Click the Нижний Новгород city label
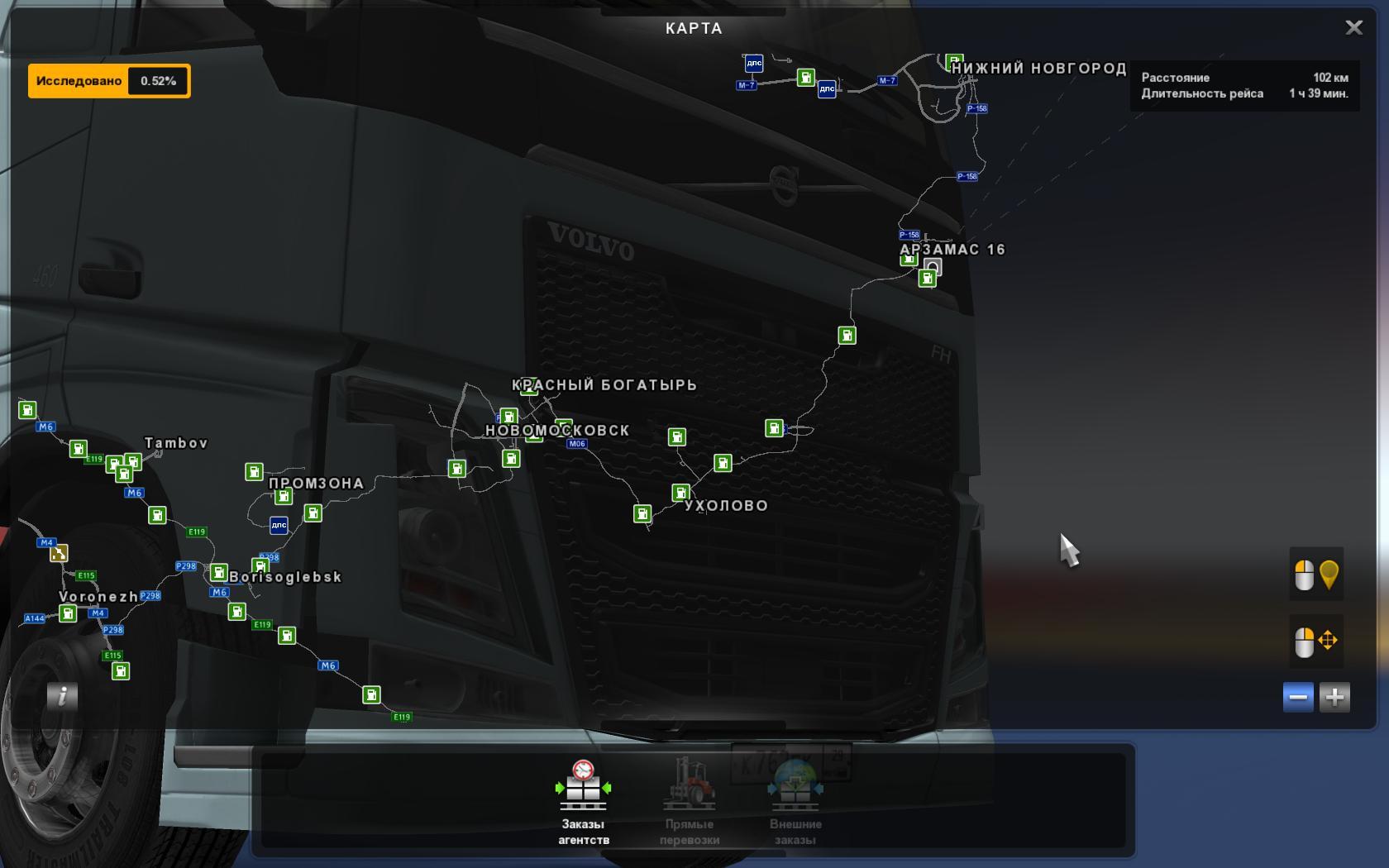 click(1038, 69)
